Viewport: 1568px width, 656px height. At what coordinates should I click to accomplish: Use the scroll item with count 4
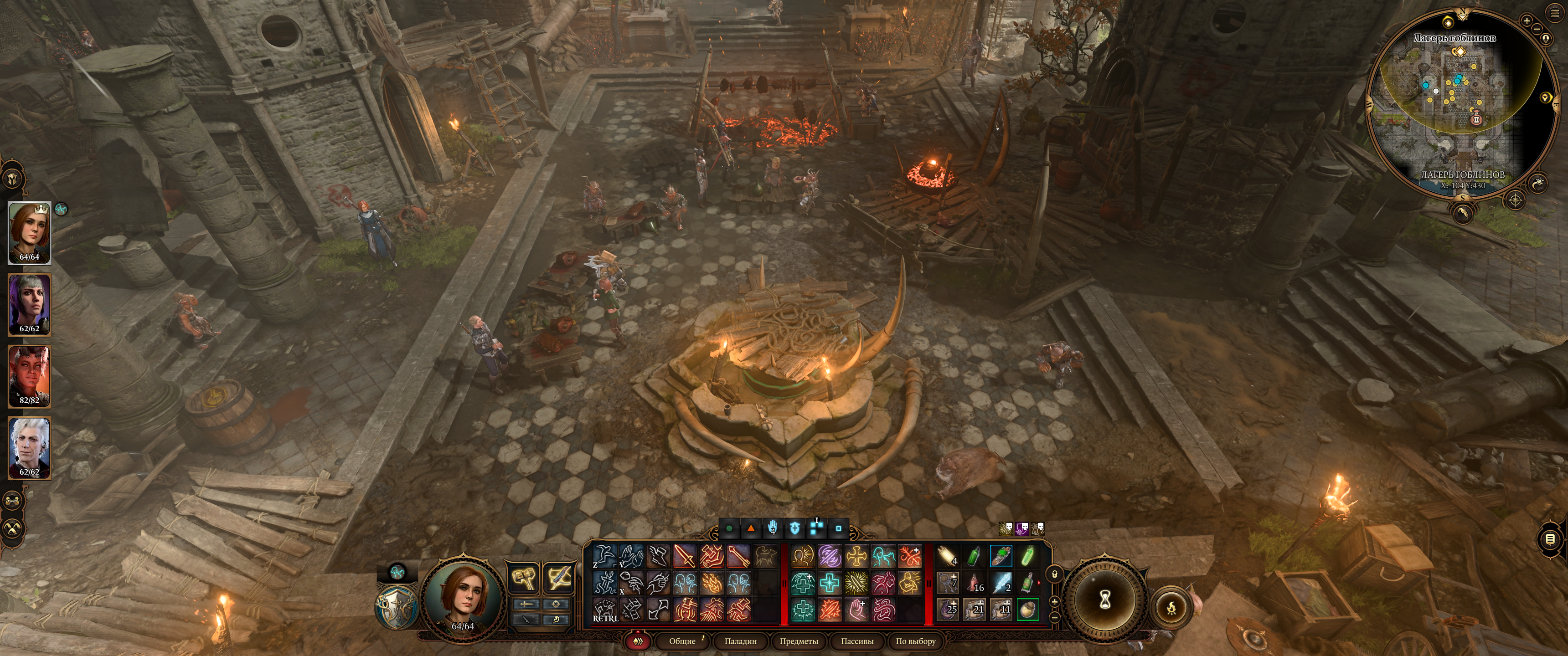click(947, 557)
